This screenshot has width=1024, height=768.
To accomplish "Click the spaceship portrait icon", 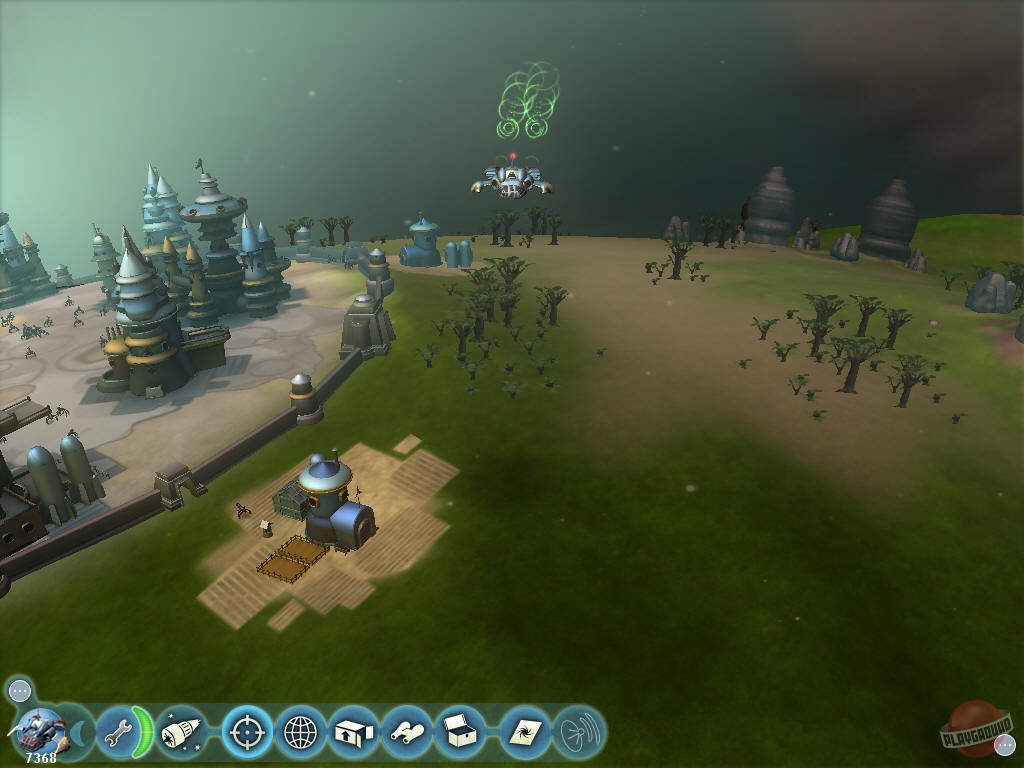I will 41,731.
